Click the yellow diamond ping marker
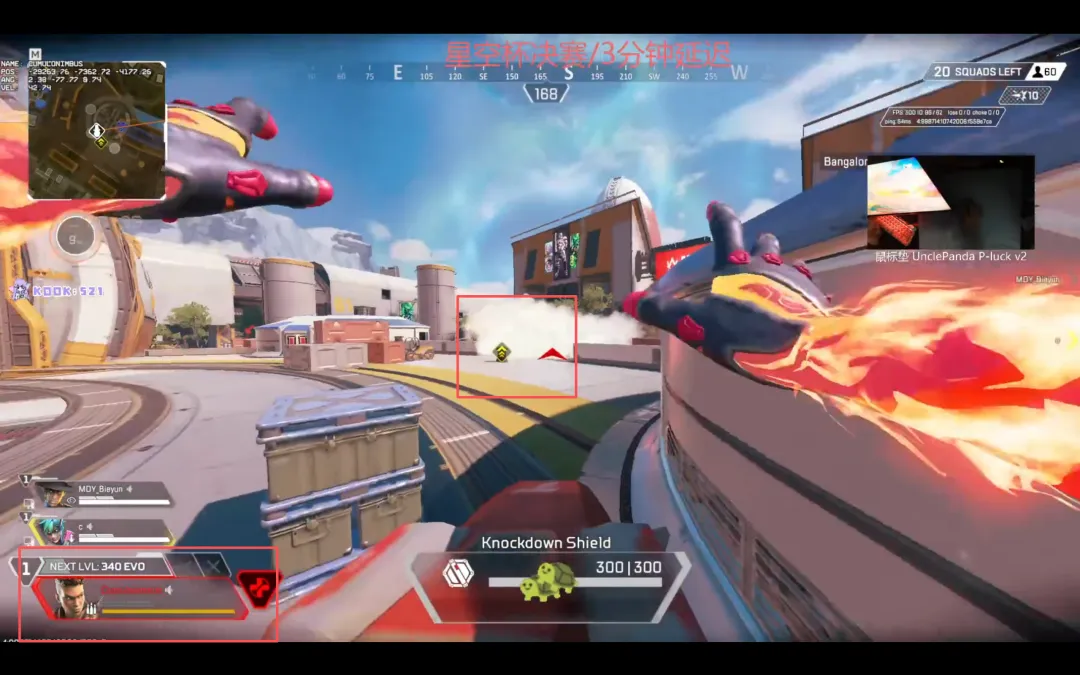The image size is (1080, 675). pos(501,351)
